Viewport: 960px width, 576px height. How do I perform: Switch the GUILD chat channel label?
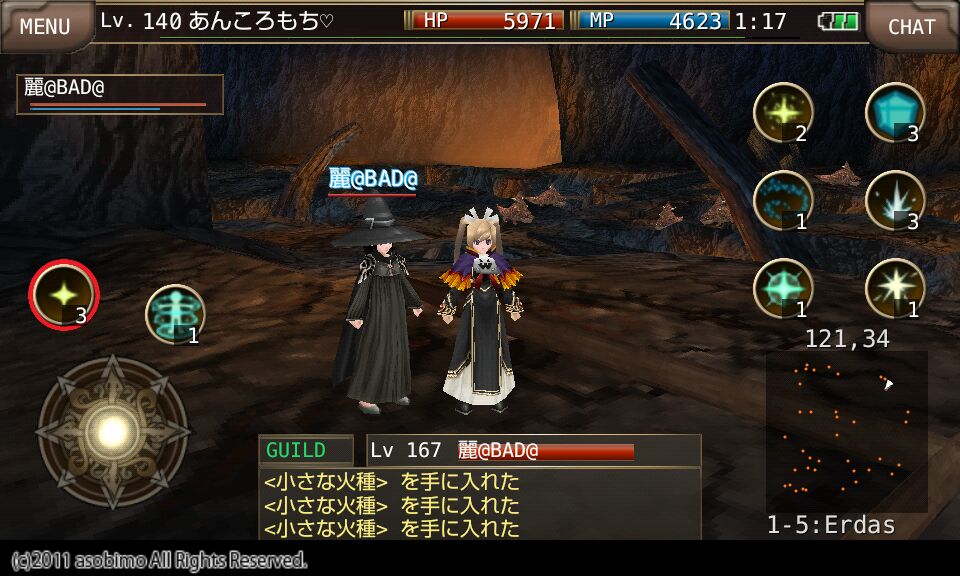tap(305, 451)
